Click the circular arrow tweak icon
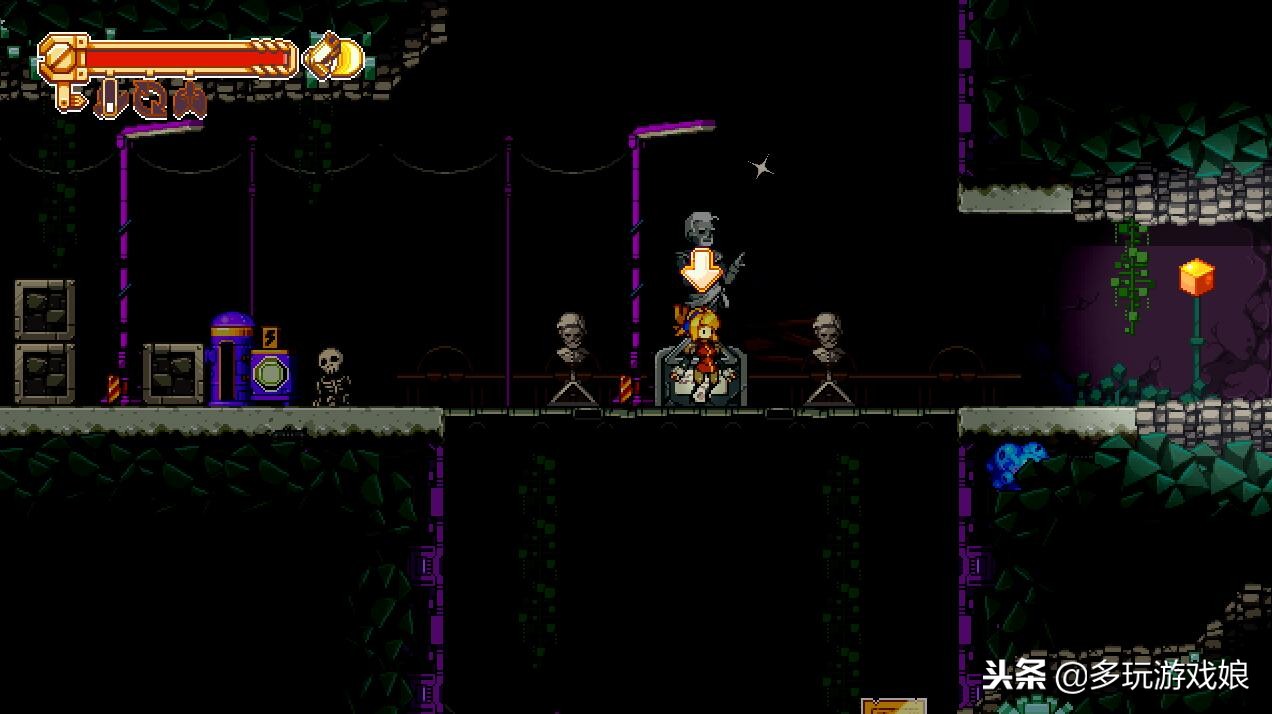 148,100
